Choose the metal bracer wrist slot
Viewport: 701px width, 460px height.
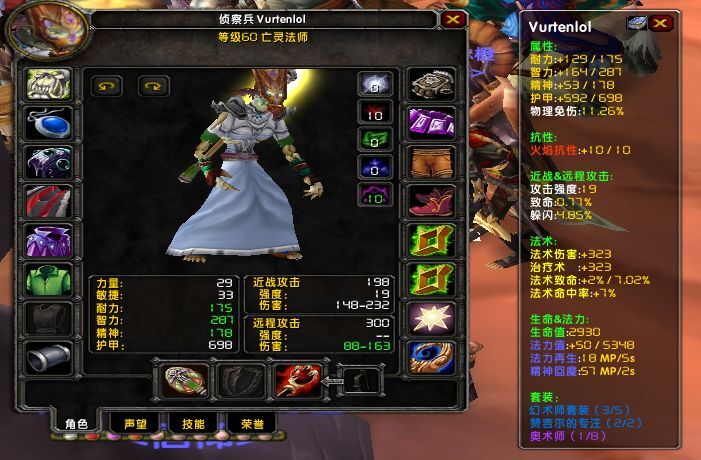44,357
